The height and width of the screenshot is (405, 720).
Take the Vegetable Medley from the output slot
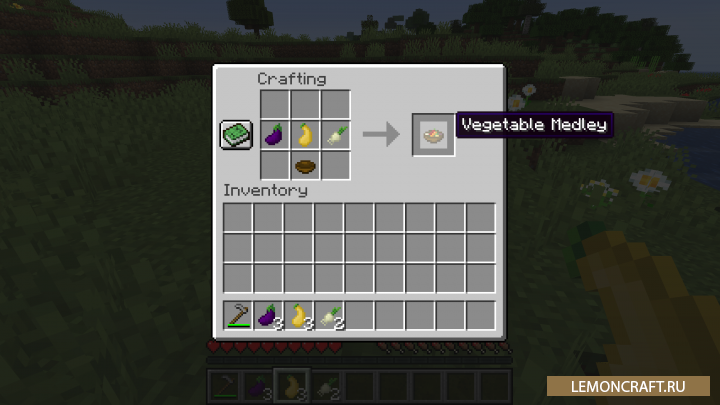[x=434, y=135]
